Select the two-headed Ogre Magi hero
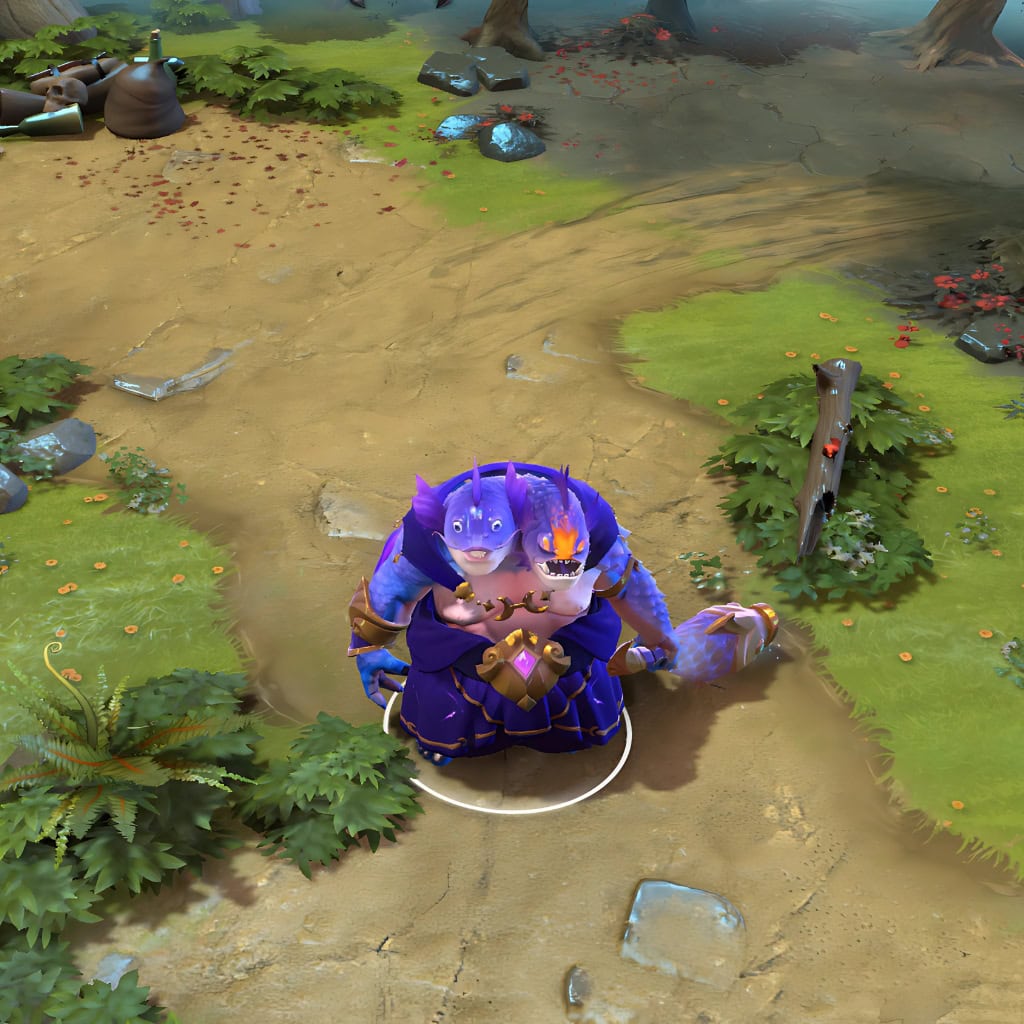 coord(508,618)
